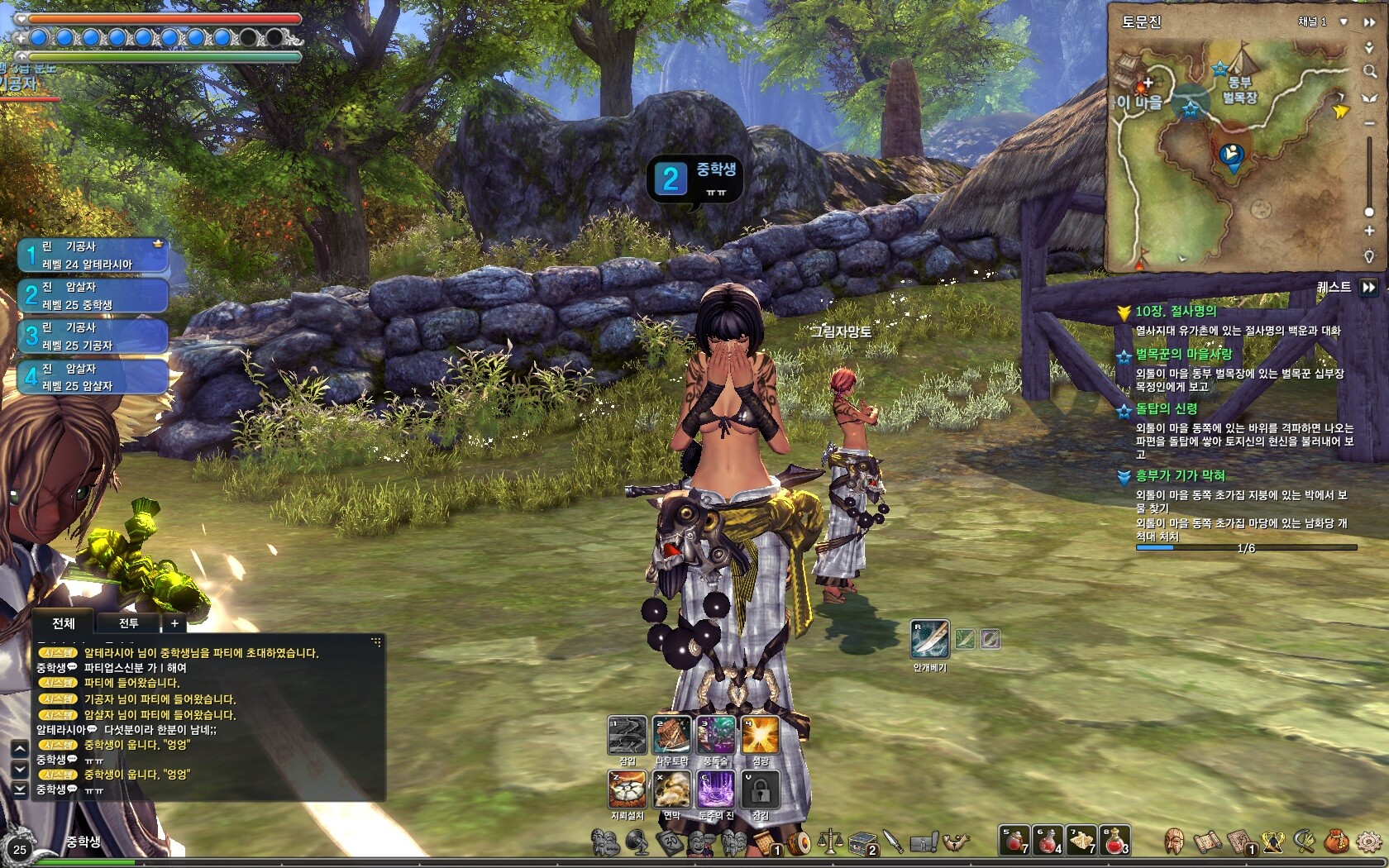Add a new chat tab with plus button

(174, 623)
